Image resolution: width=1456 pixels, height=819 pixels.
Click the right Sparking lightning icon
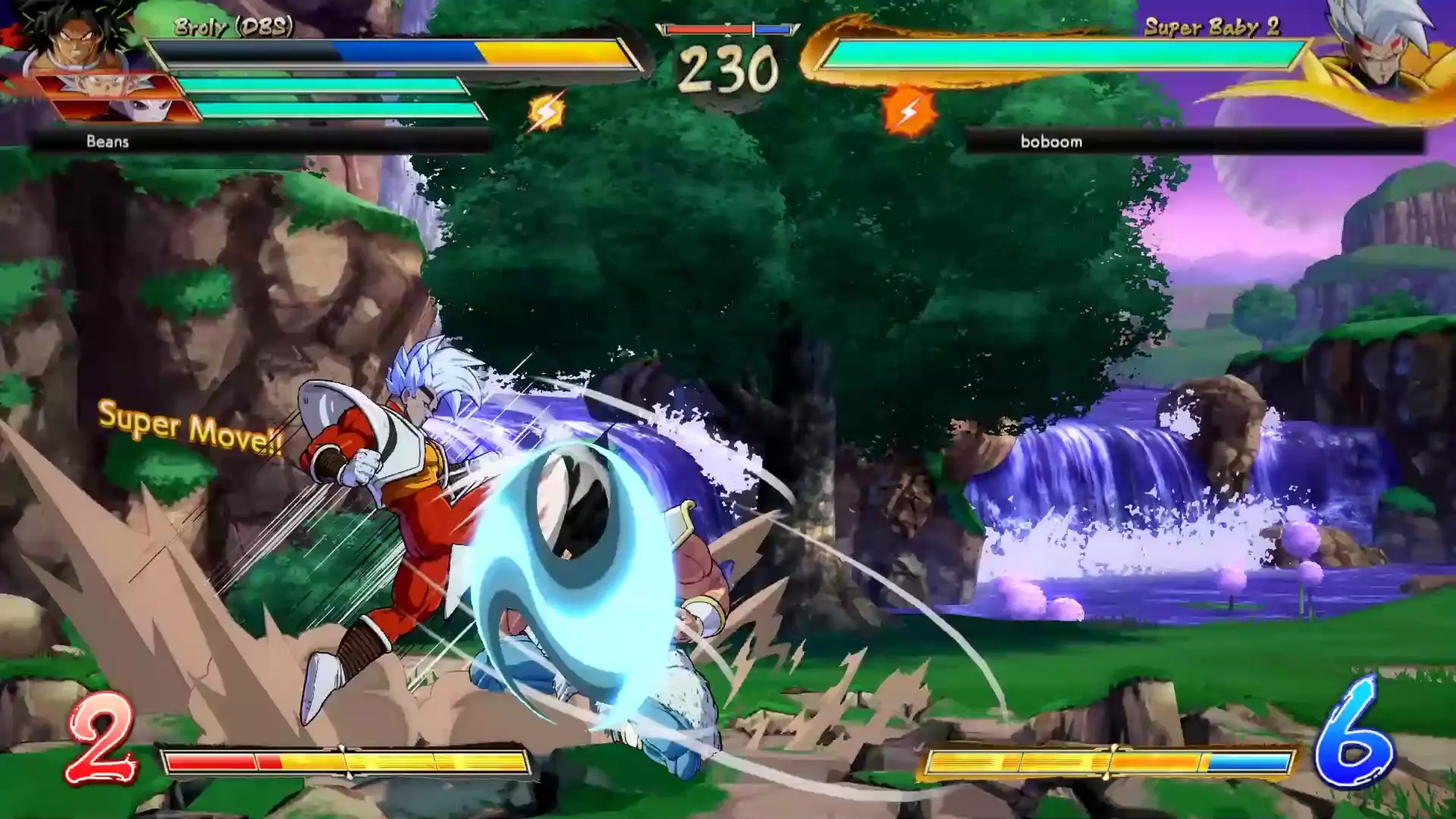(908, 112)
